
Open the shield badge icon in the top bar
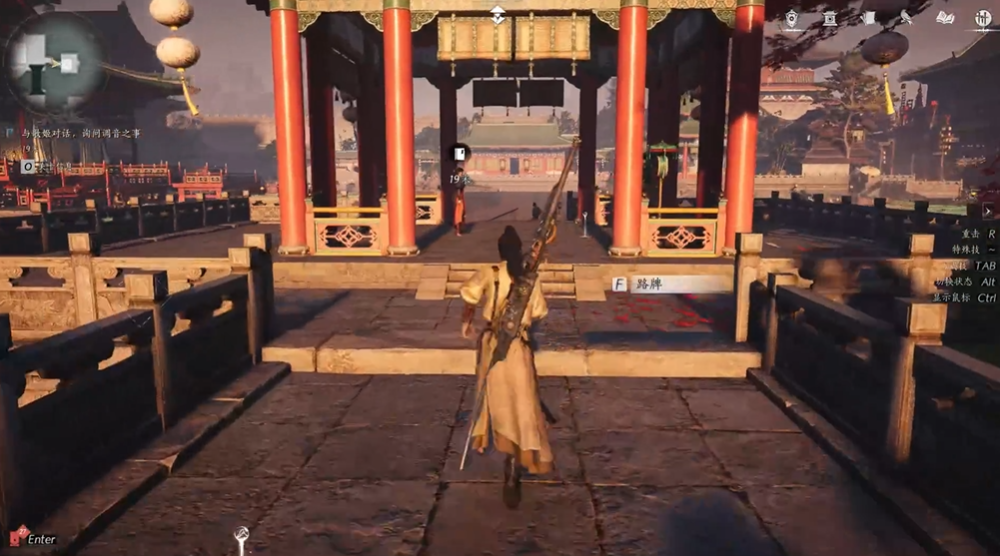click(791, 18)
